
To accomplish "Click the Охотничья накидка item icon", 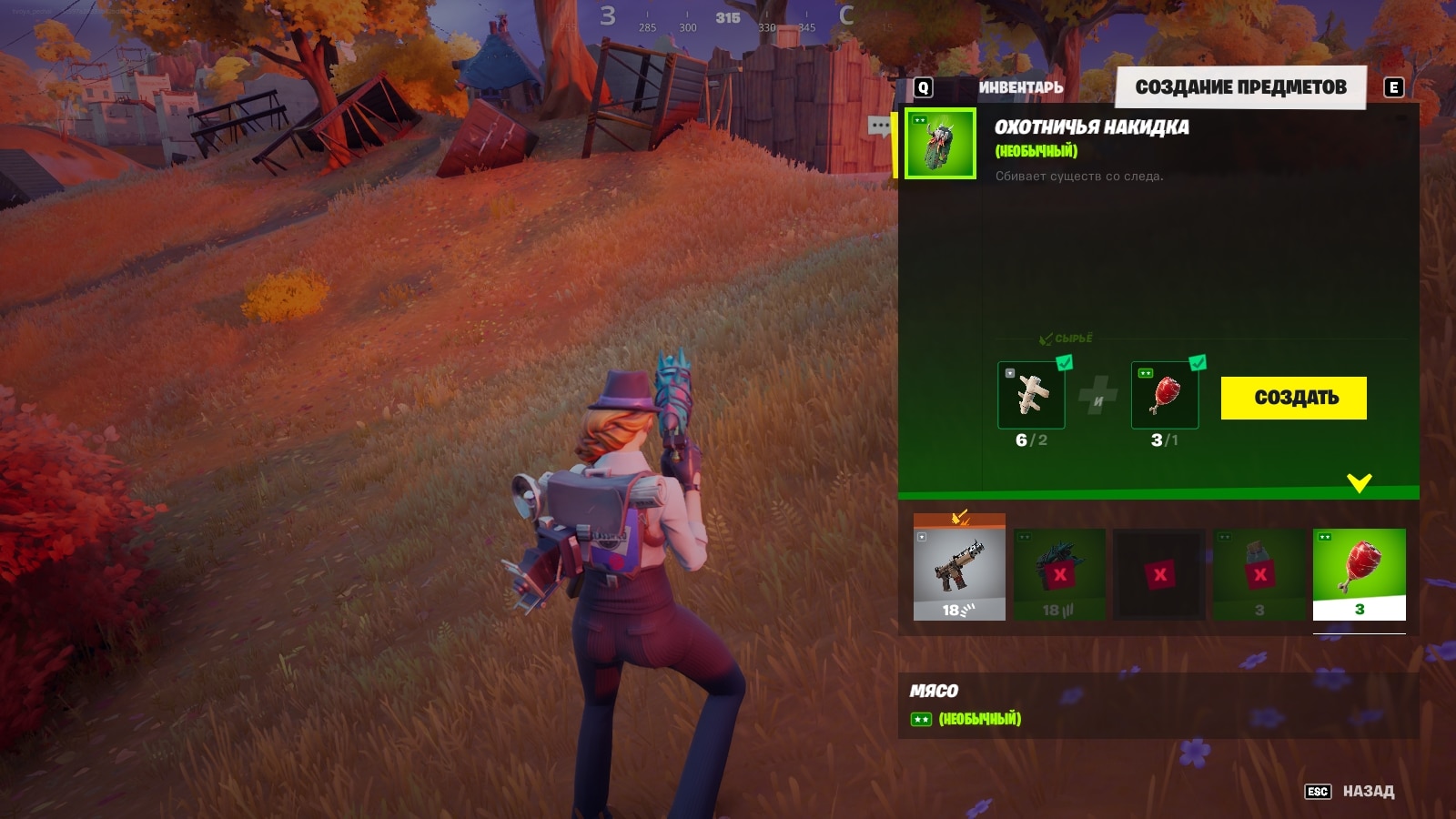I will (x=940, y=144).
